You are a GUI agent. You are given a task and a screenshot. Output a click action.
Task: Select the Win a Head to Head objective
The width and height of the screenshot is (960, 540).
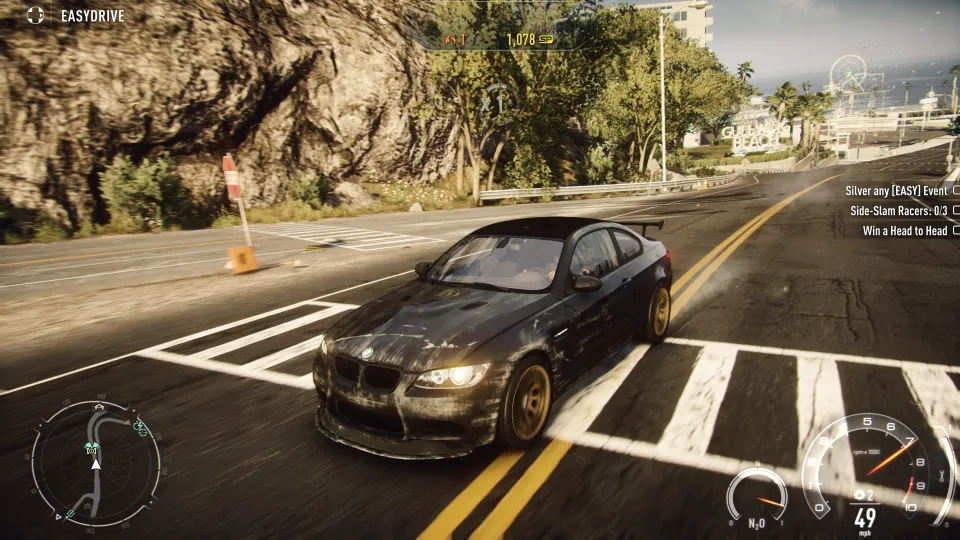(x=904, y=230)
